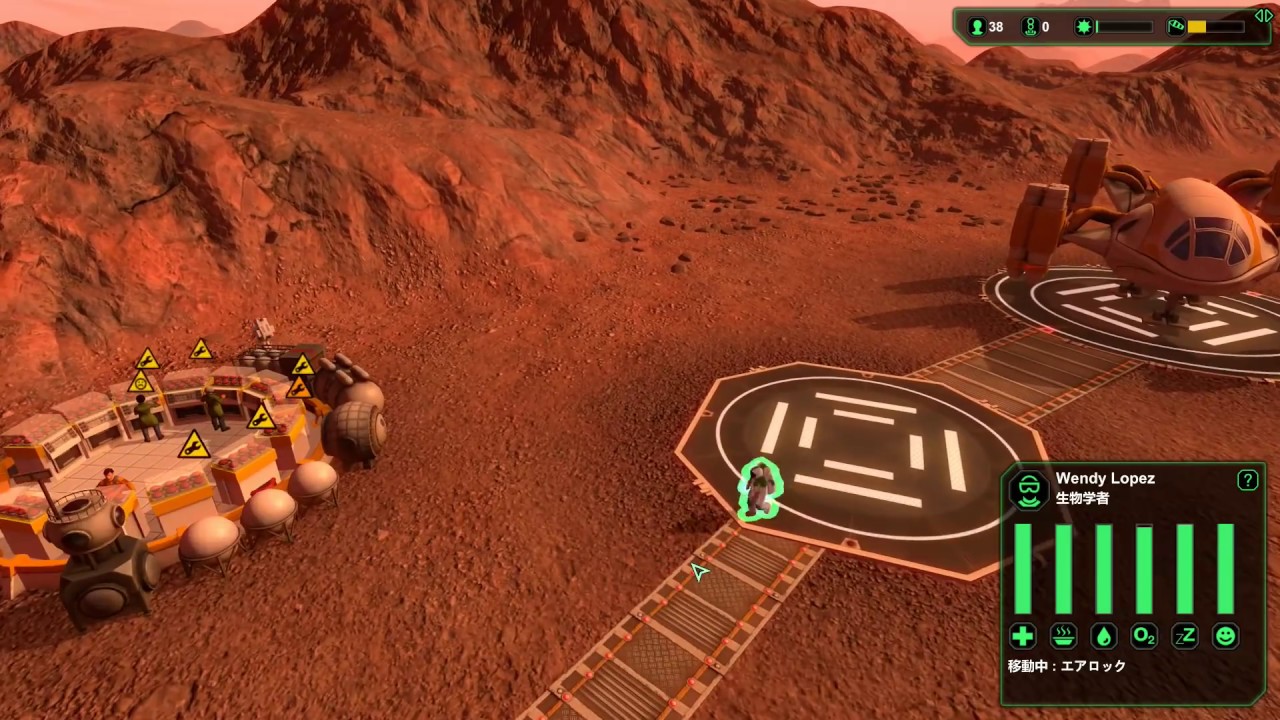Open the help question mark button
The width and height of the screenshot is (1280, 720).
[x=1247, y=480]
